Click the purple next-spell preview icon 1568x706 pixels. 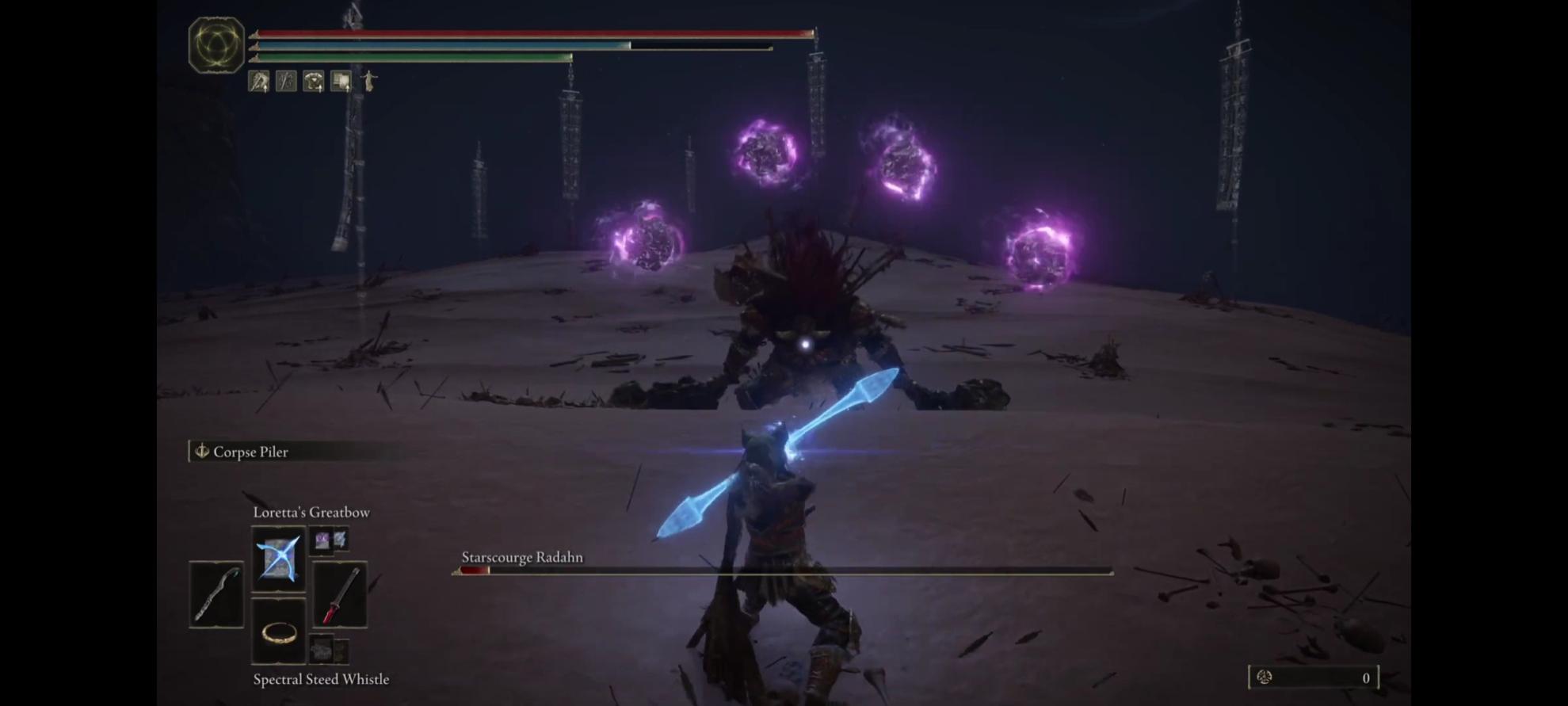click(322, 540)
